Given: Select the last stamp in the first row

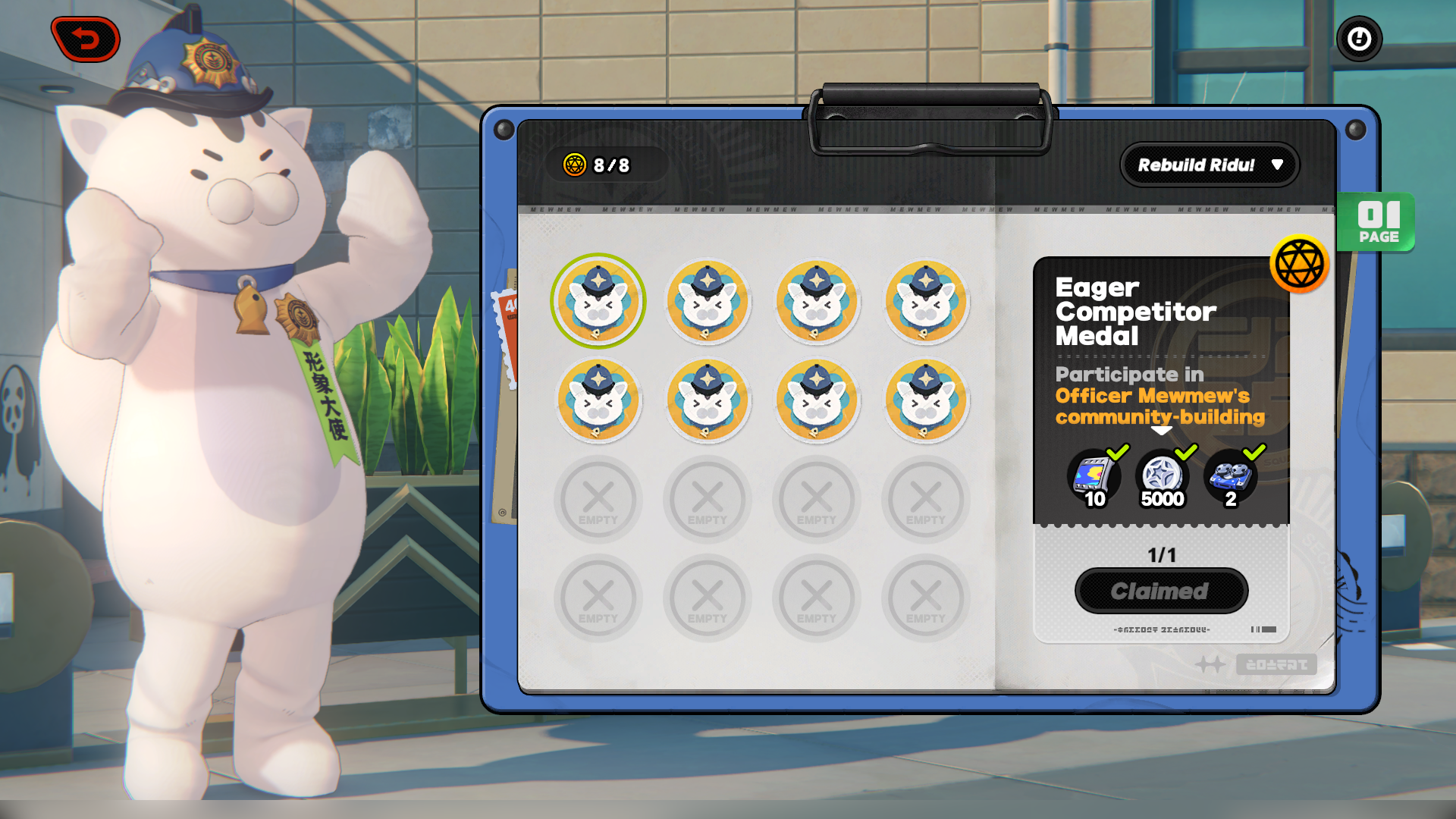Looking at the screenshot, I should pyautogui.click(x=925, y=301).
